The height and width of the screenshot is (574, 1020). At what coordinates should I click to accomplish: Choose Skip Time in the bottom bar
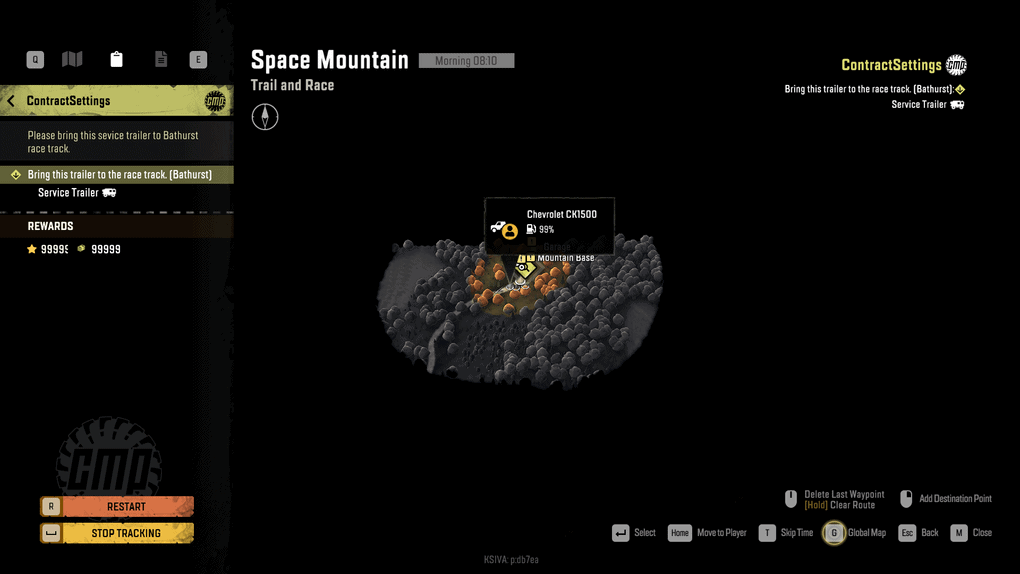786,533
